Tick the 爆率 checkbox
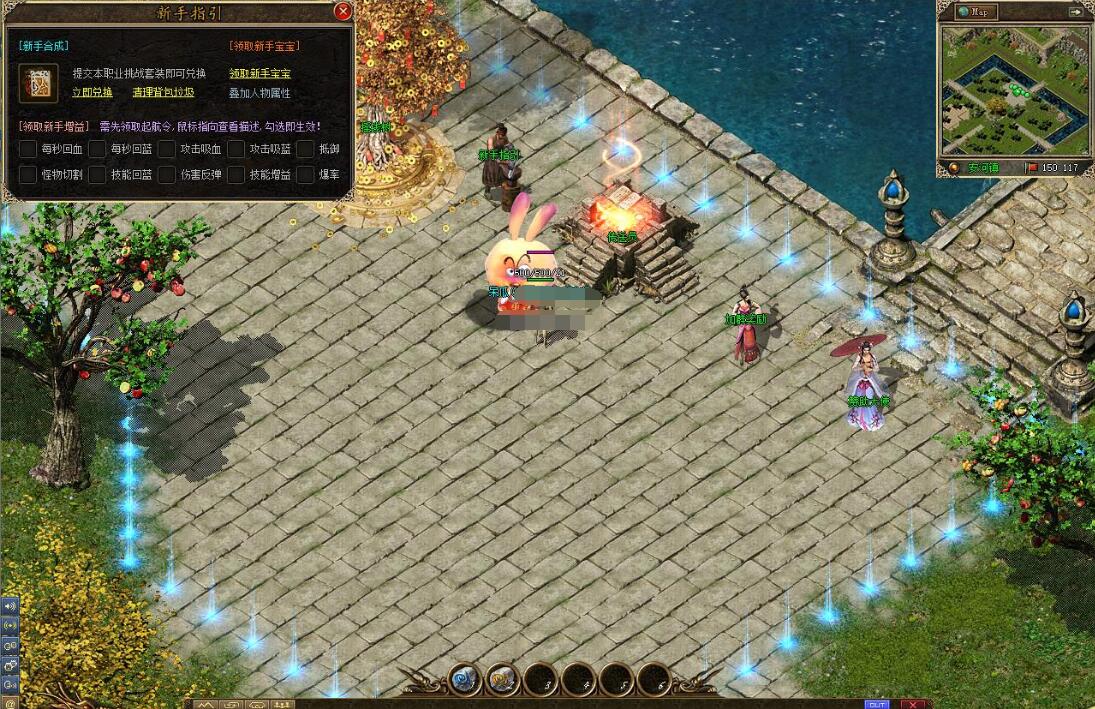 tap(305, 175)
